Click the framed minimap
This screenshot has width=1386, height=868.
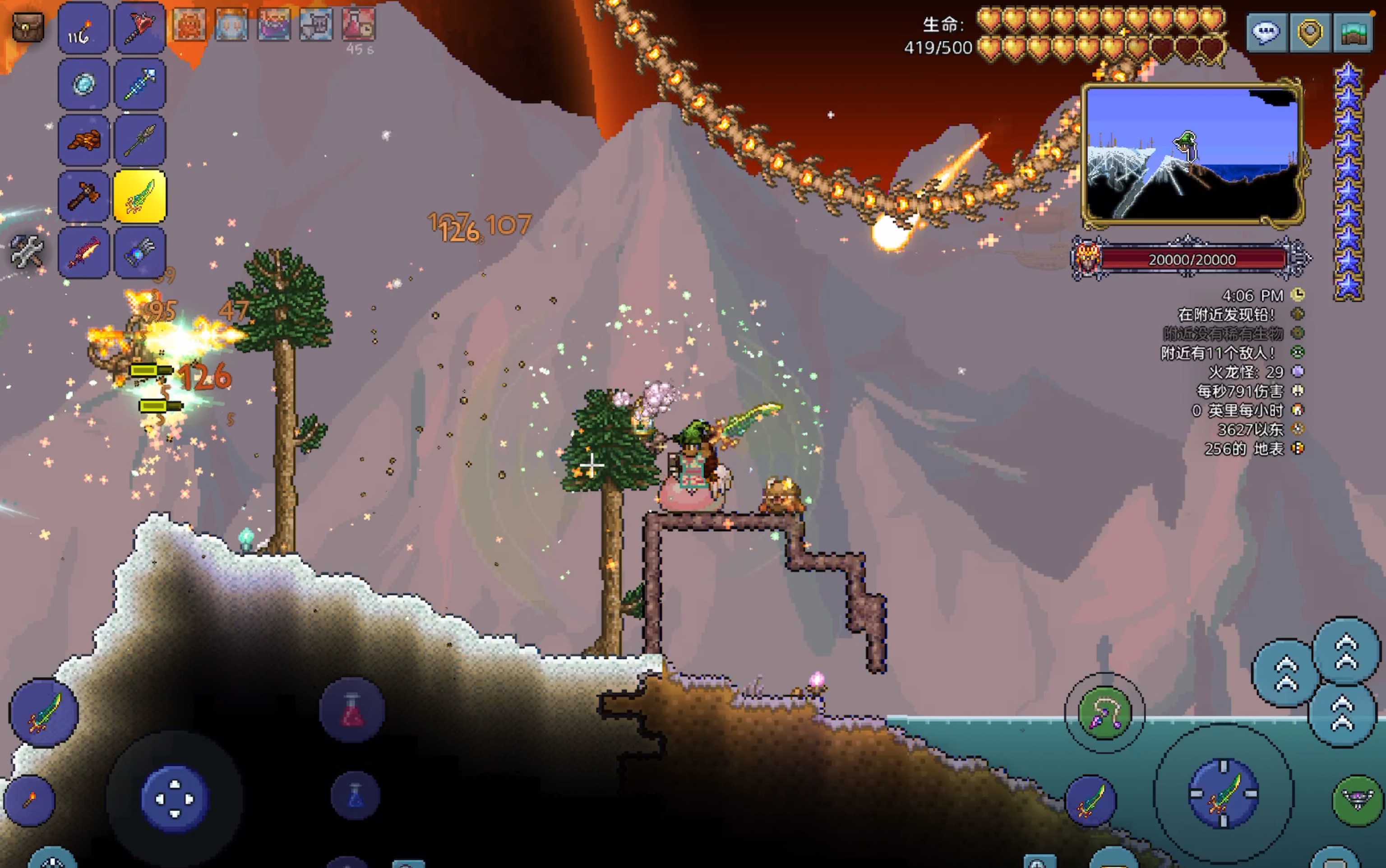coord(1192,153)
